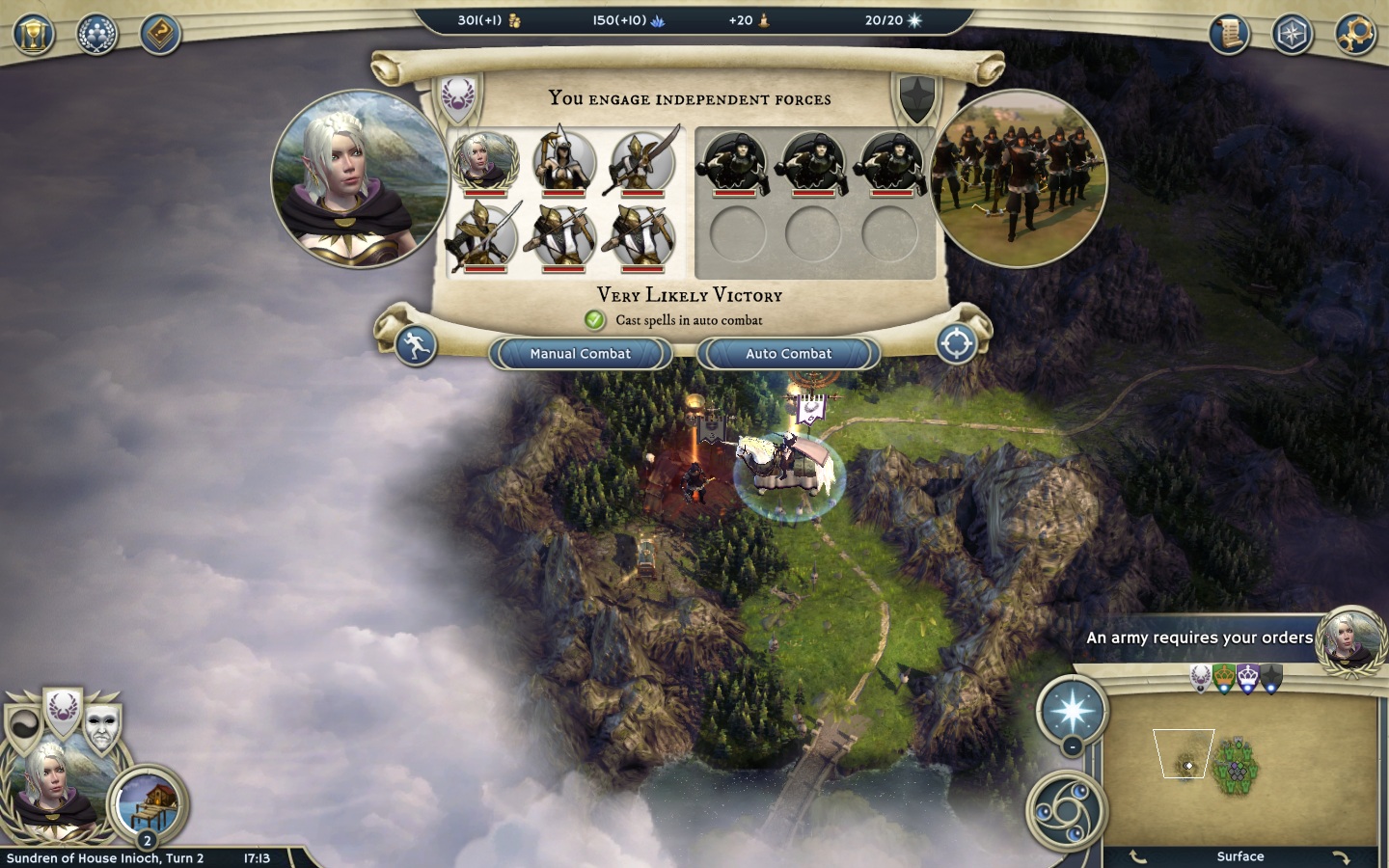Open the gear settings menu

click(1355, 36)
